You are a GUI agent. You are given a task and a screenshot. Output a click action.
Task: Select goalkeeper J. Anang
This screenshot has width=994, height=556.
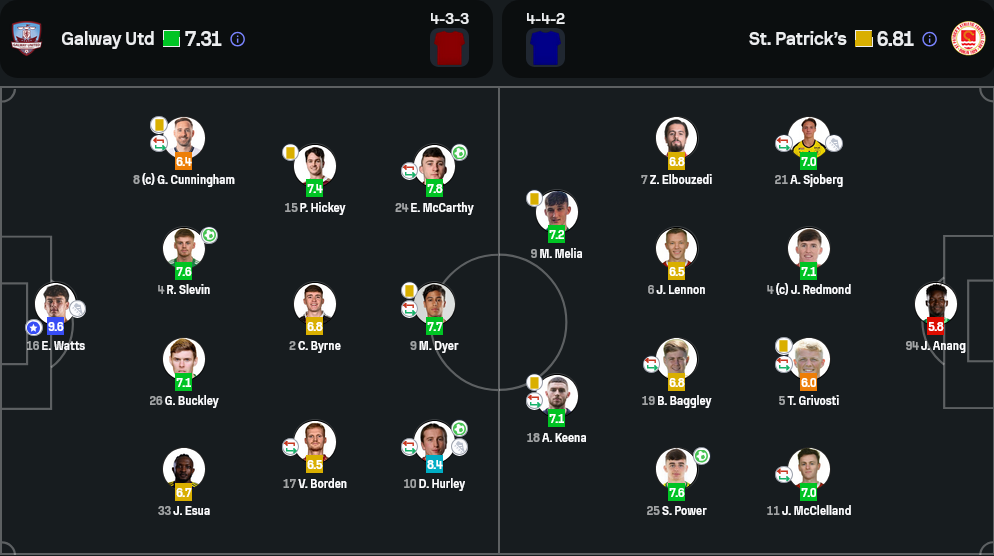(x=936, y=305)
